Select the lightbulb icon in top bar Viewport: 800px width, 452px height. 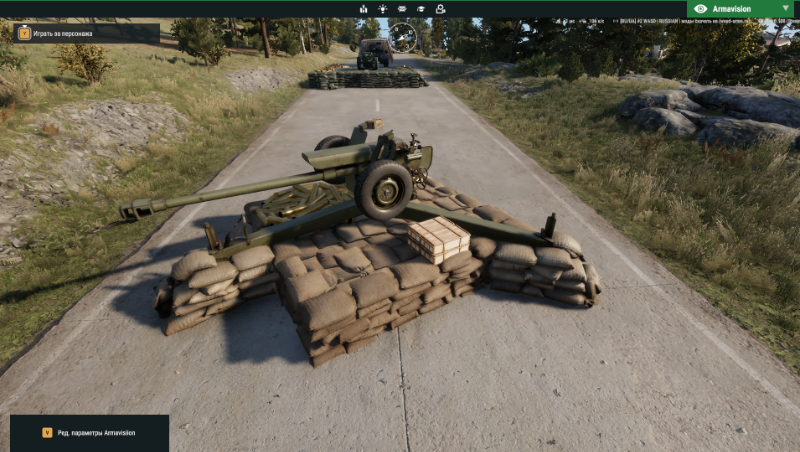[382, 9]
